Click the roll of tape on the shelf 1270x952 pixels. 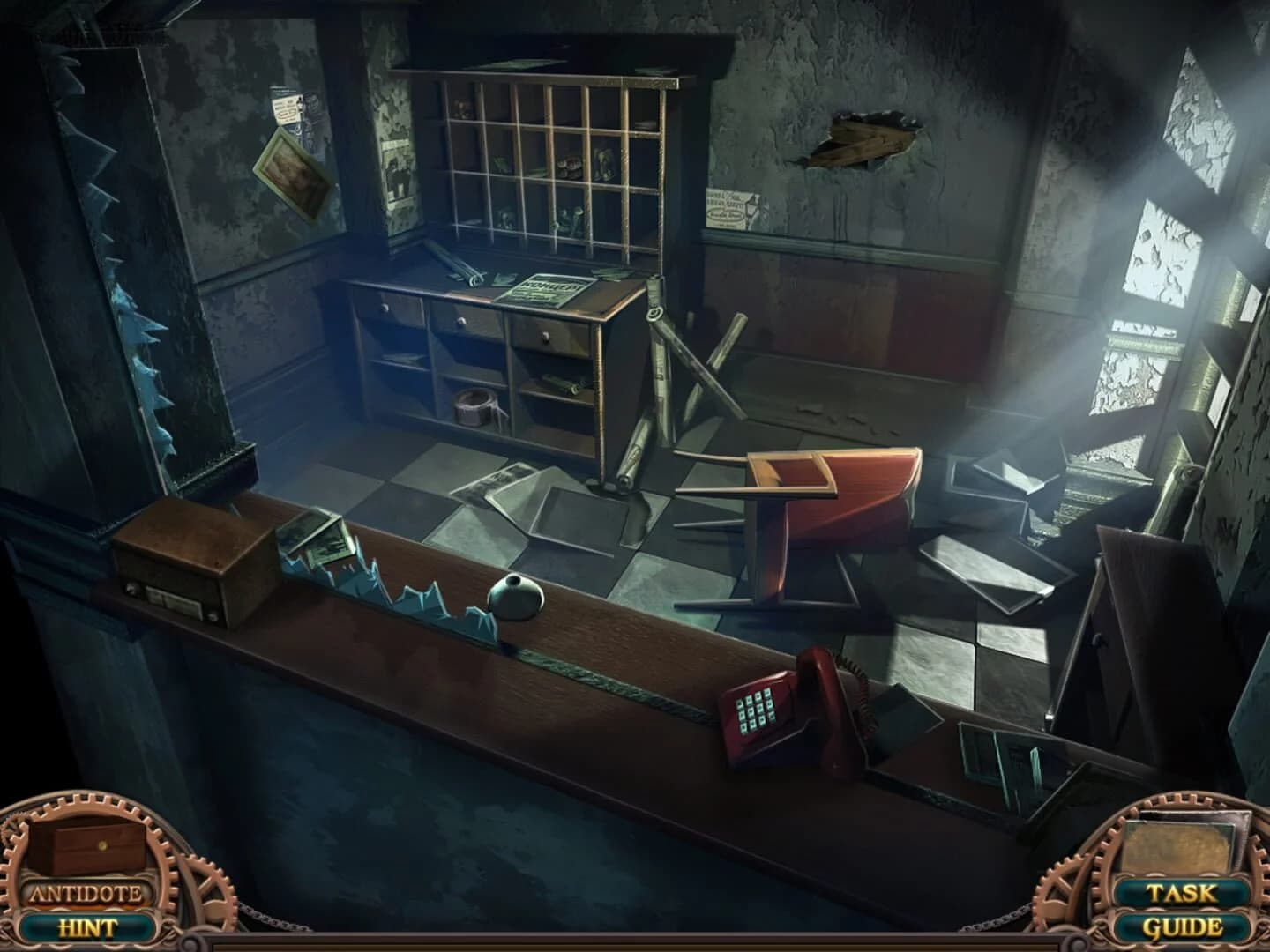tap(476, 405)
